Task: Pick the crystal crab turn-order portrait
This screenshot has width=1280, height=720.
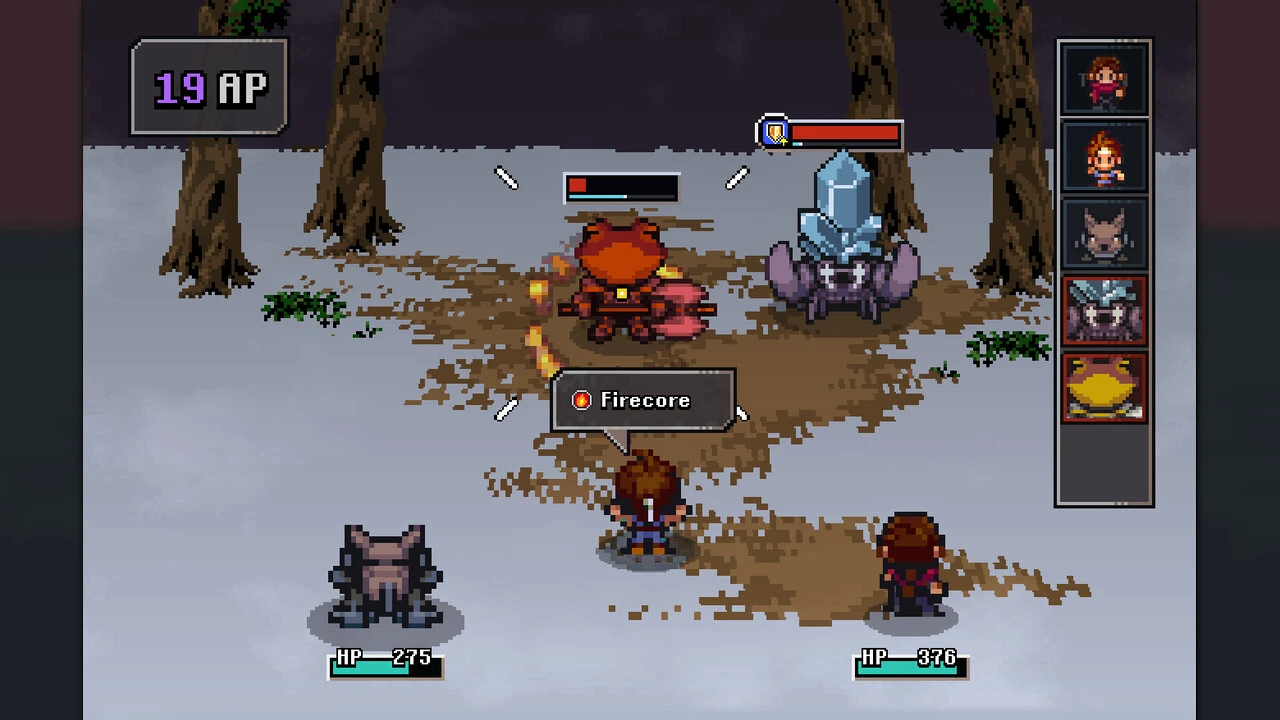Action: tap(1104, 310)
